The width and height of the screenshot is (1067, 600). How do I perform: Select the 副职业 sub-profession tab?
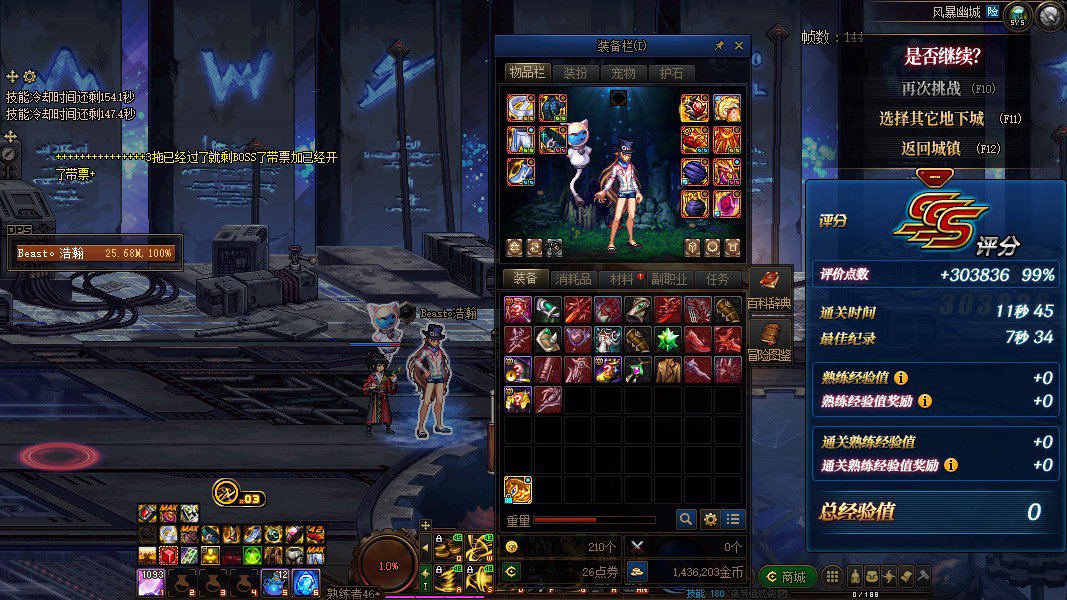pyautogui.click(x=670, y=280)
